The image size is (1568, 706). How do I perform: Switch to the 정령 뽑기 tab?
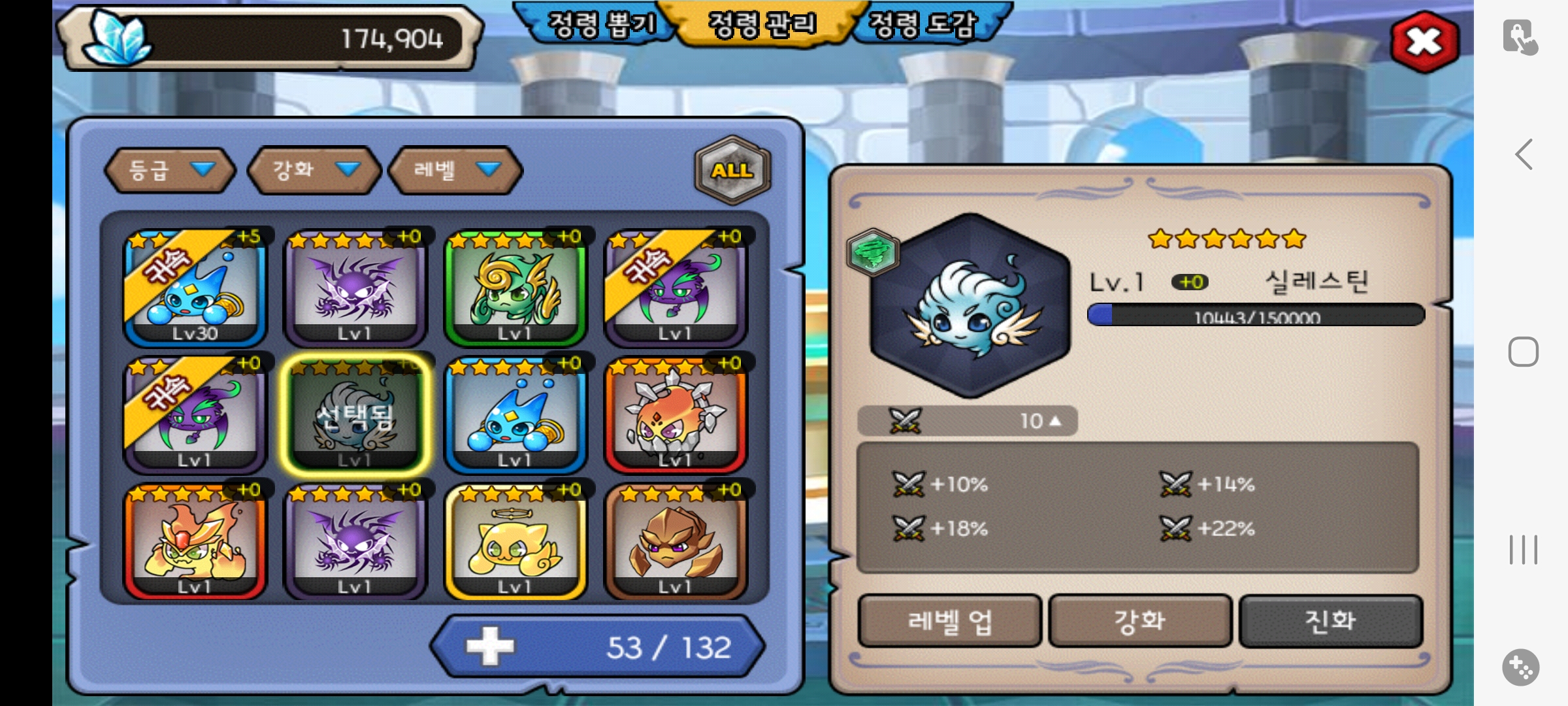pyautogui.click(x=600, y=25)
